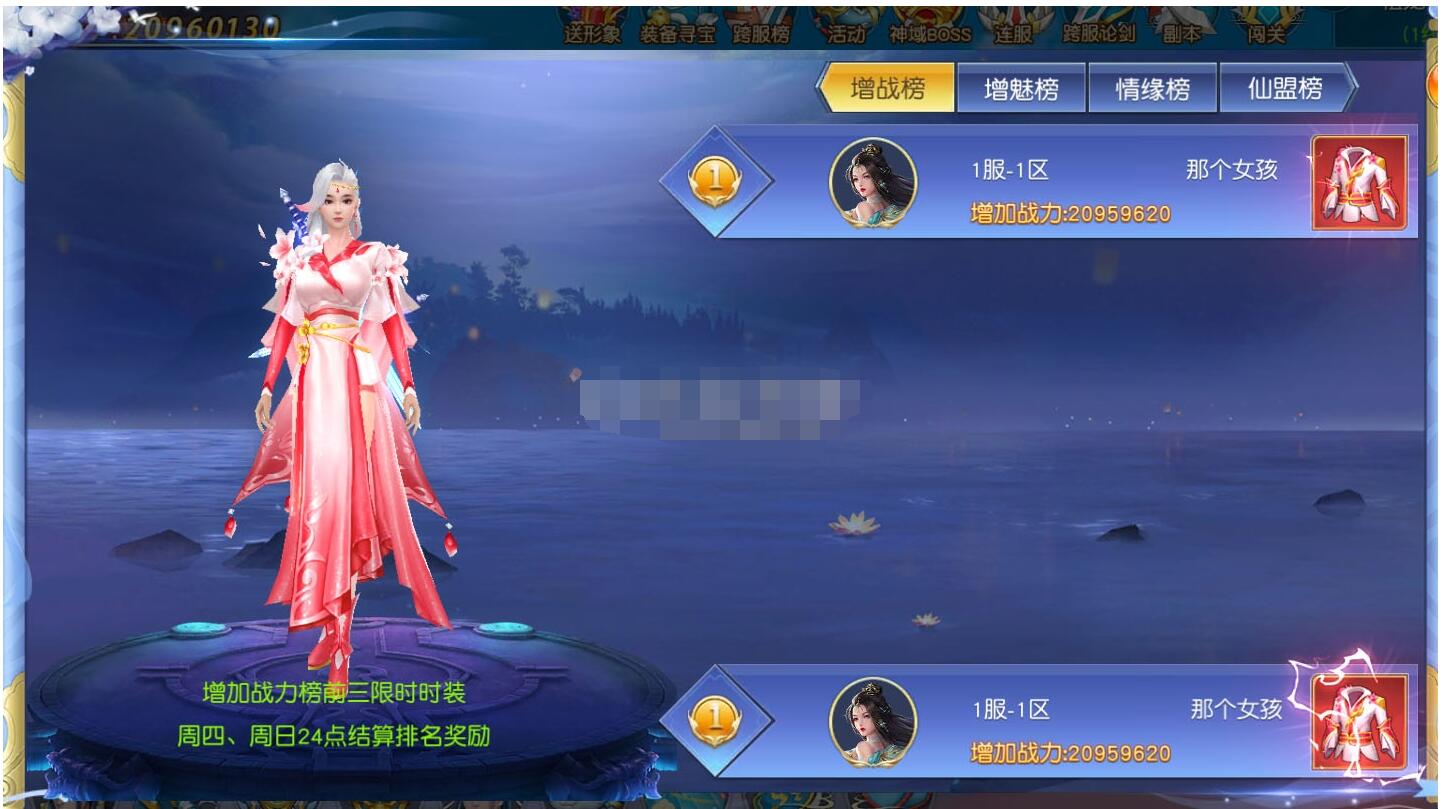Image resolution: width=1446 pixels, height=809 pixels.
Task: Open 跨服论剑 cross-server duel
Action: (1099, 31)
